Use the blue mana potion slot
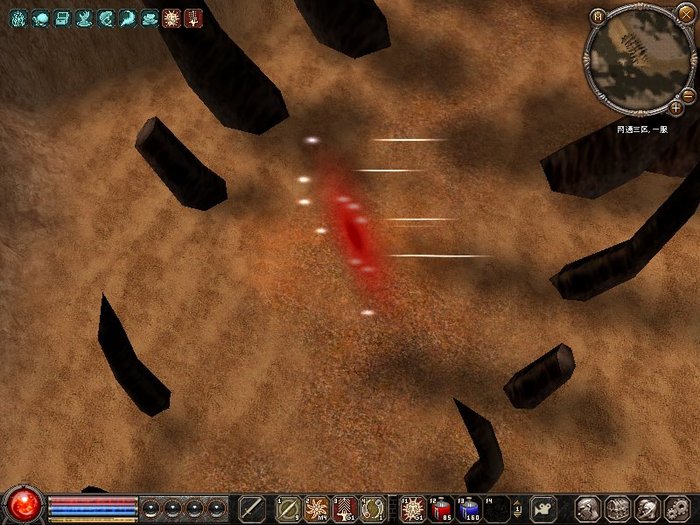Viewport: 700px width, 525px height. [x=469, y=507]
